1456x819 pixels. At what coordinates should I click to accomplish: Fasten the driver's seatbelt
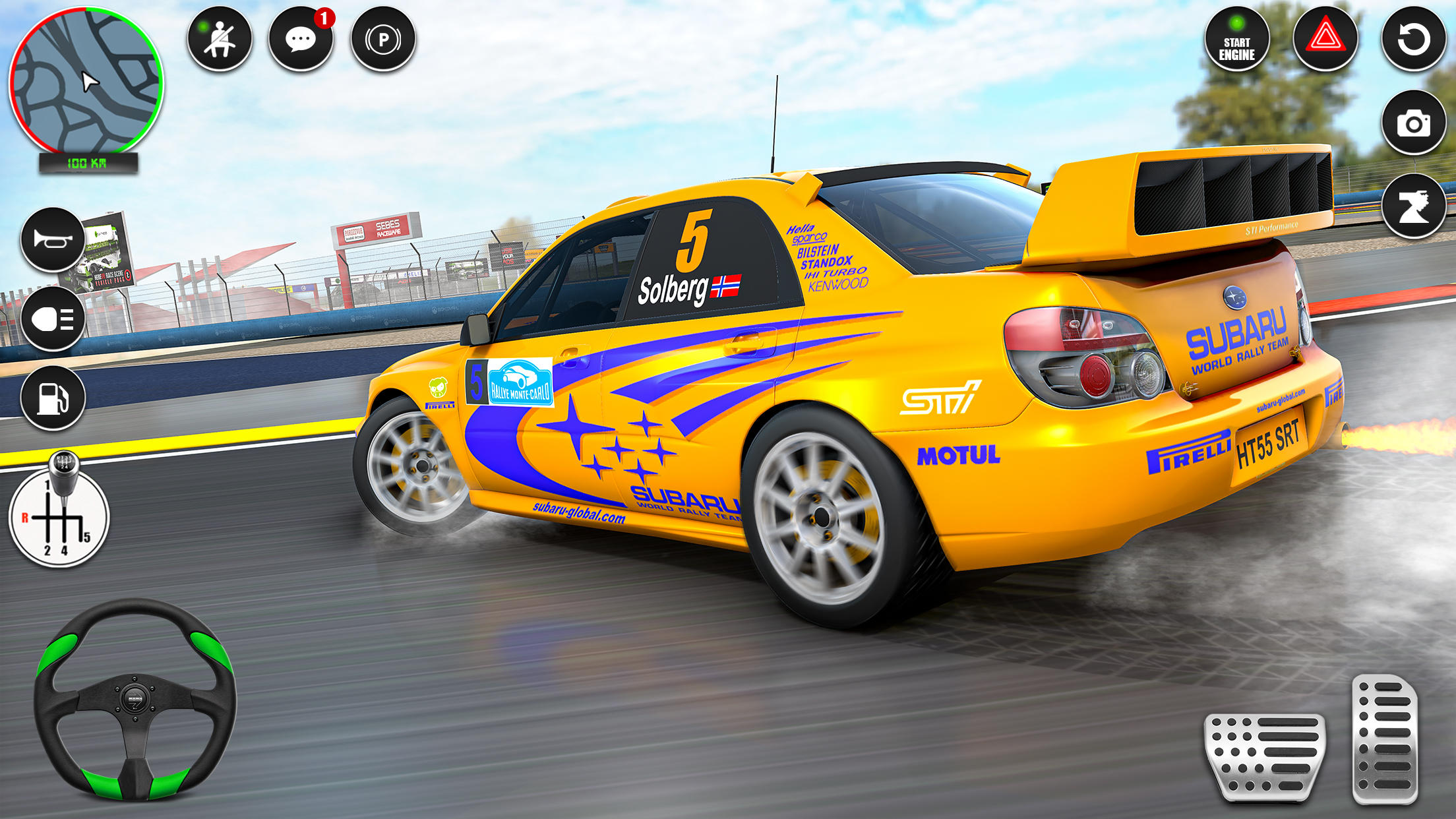click(220, 40)
